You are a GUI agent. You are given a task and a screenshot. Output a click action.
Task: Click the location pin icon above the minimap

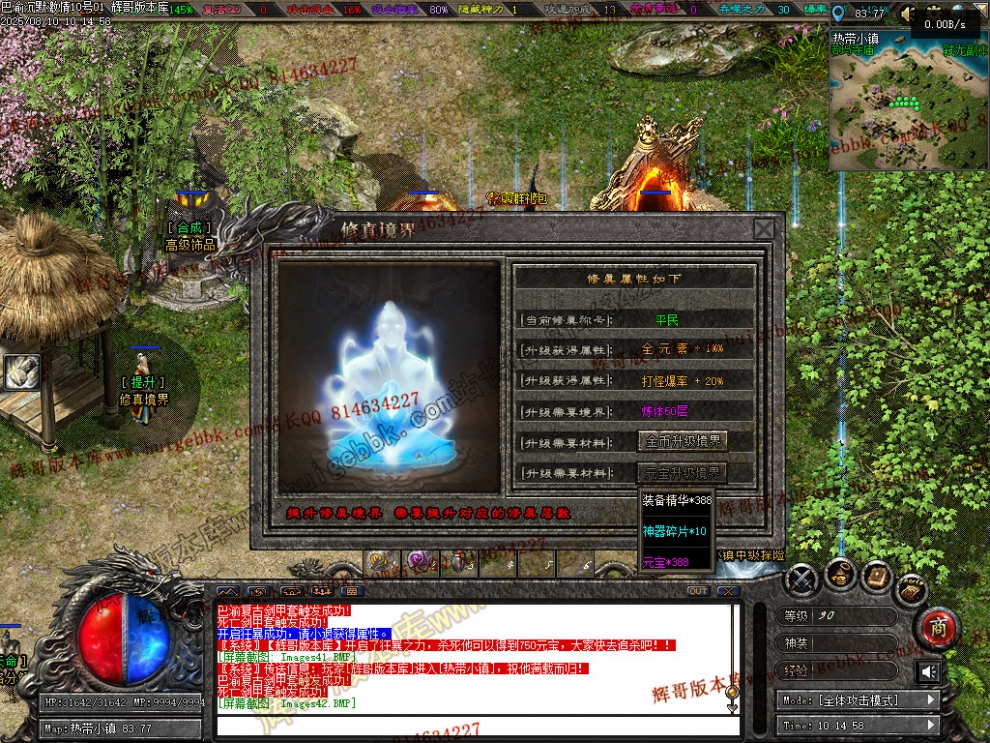838,14
